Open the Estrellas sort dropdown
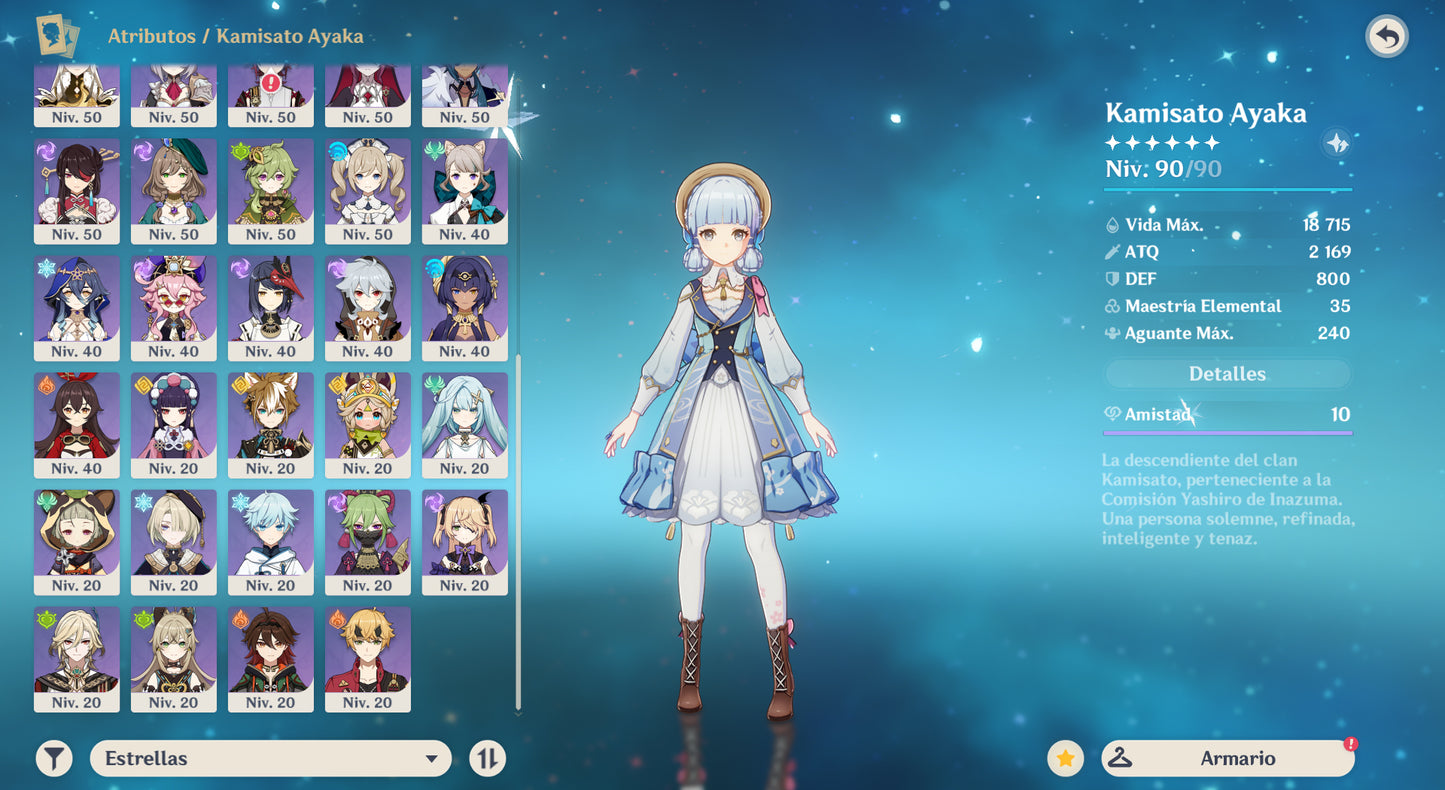Viewport: 1445px width, 790px height. tap(271, 759)
